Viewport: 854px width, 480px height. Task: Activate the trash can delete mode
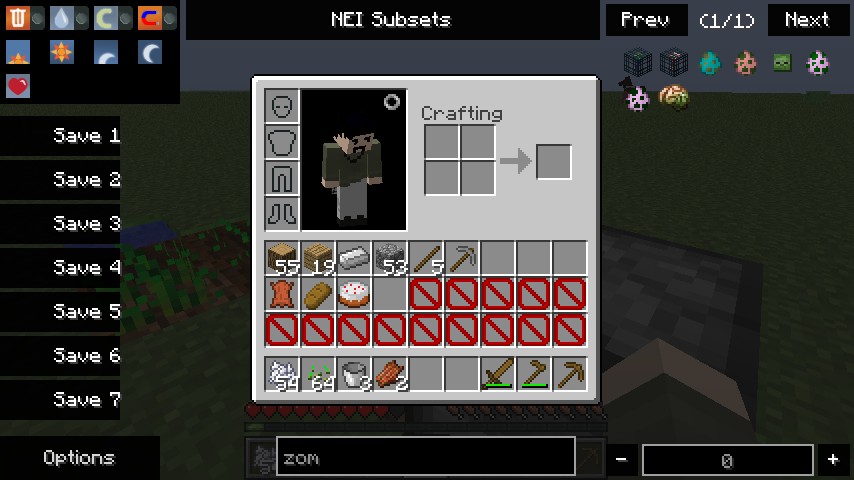point(18,18)
